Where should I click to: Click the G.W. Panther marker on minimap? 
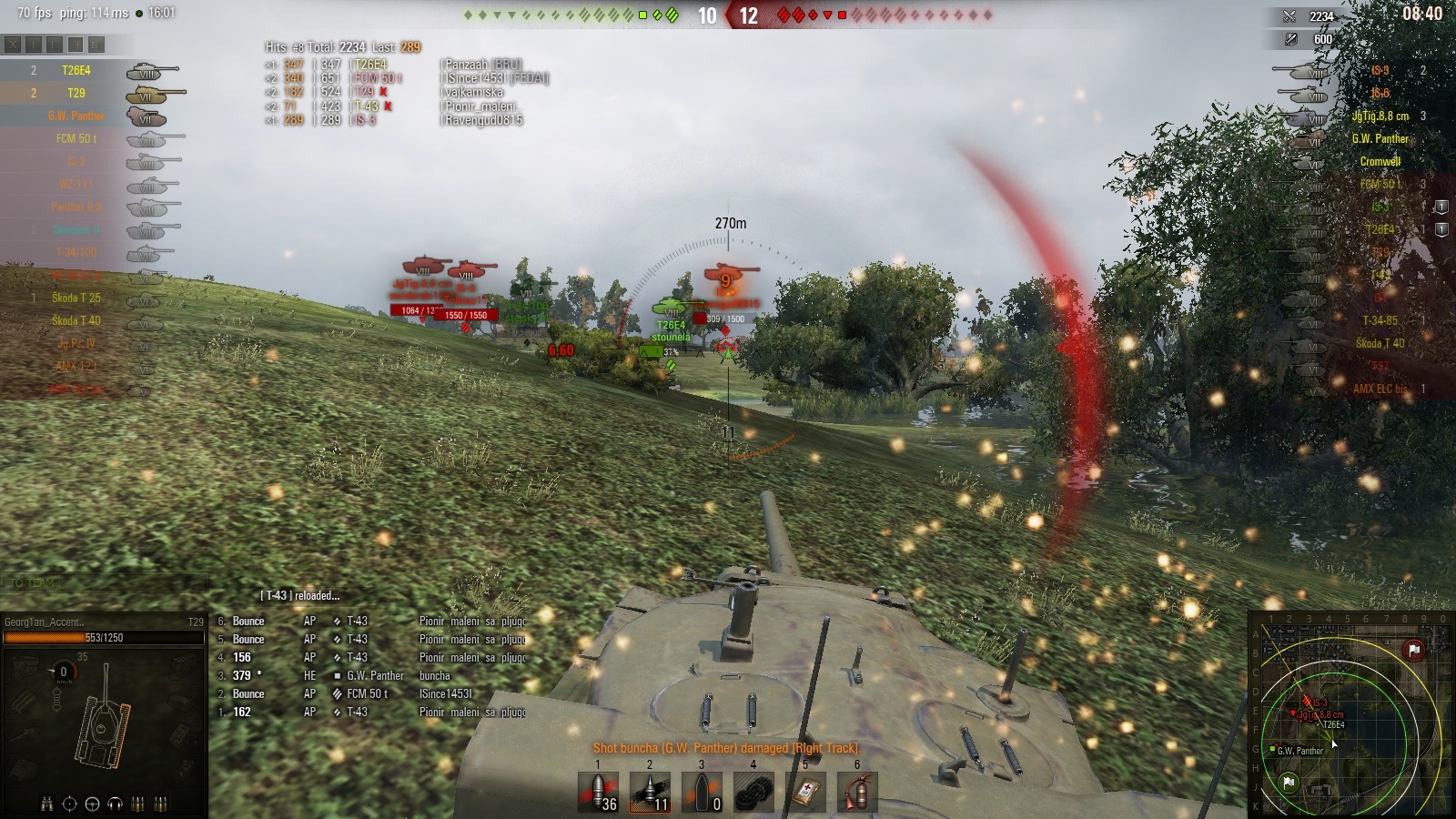coord(1273,749)
